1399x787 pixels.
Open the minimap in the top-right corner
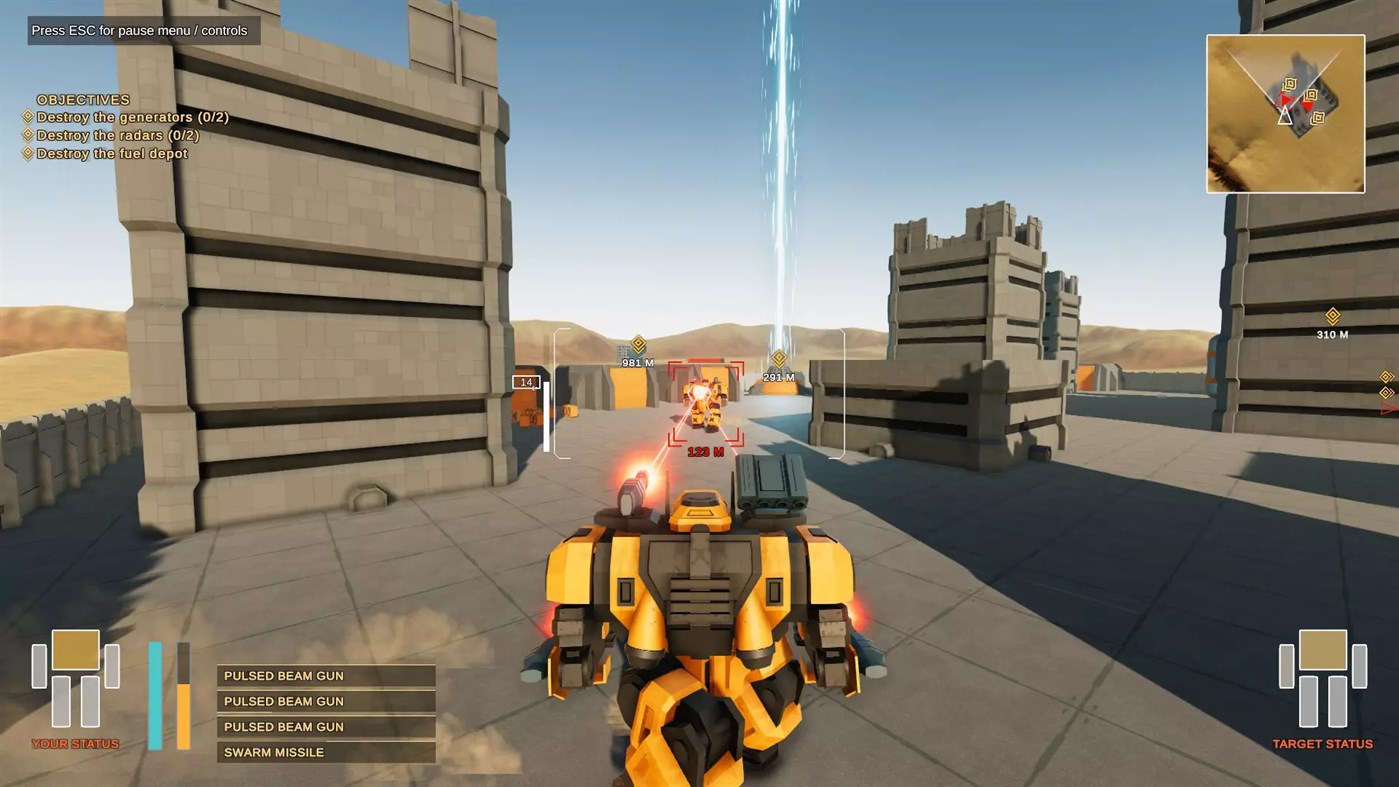(x=1285, y=113)
